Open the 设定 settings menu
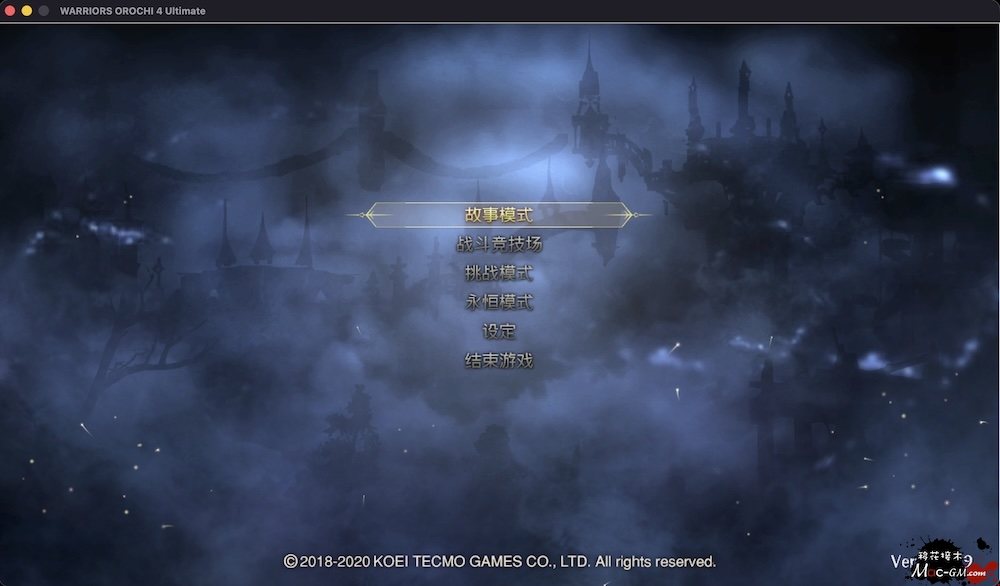 click(499, 331)
